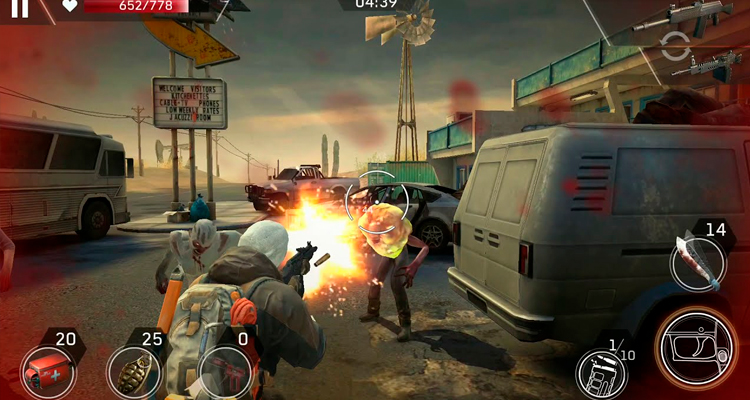The width and height of the screenshot is (750, 400).
Task: Use the machete melee attack
Action: click(x=697, y=262)
